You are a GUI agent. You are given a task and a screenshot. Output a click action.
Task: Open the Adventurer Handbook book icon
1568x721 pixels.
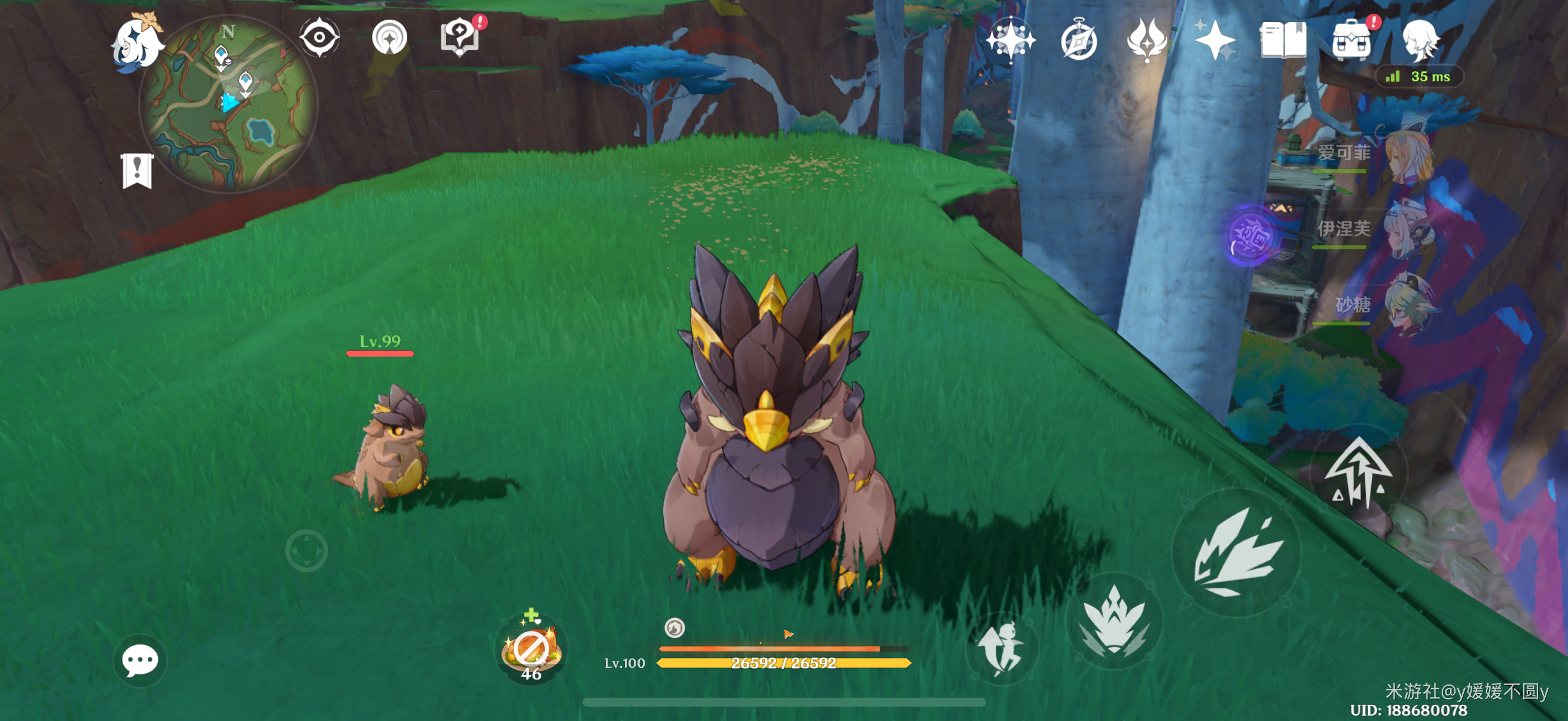(1283, 40)
